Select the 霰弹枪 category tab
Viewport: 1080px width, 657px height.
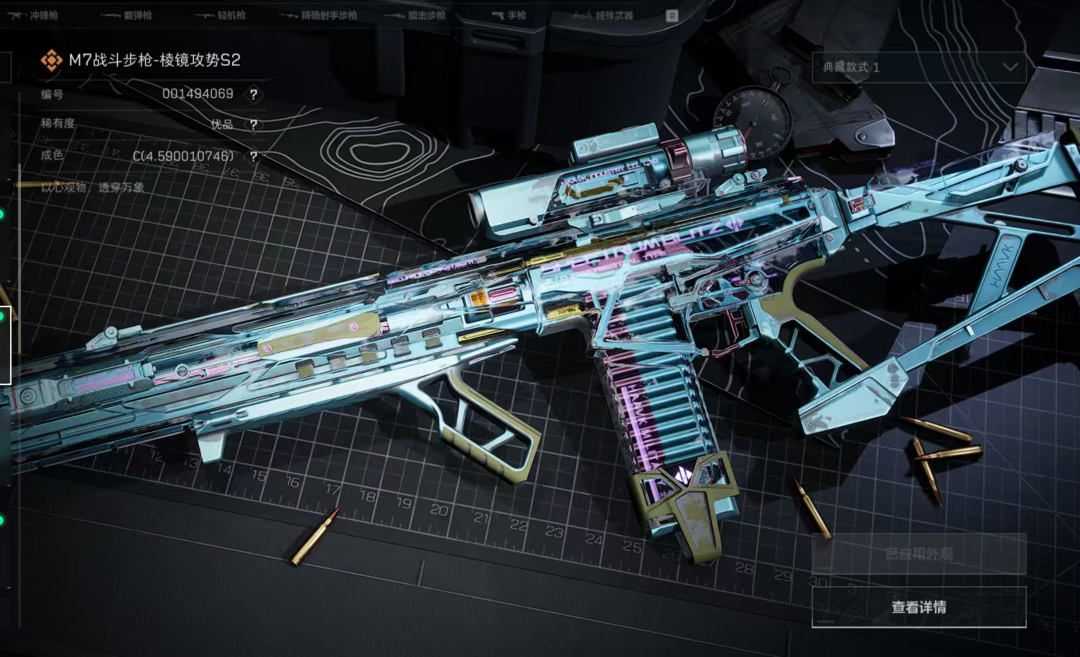click(x=138, y=16)
